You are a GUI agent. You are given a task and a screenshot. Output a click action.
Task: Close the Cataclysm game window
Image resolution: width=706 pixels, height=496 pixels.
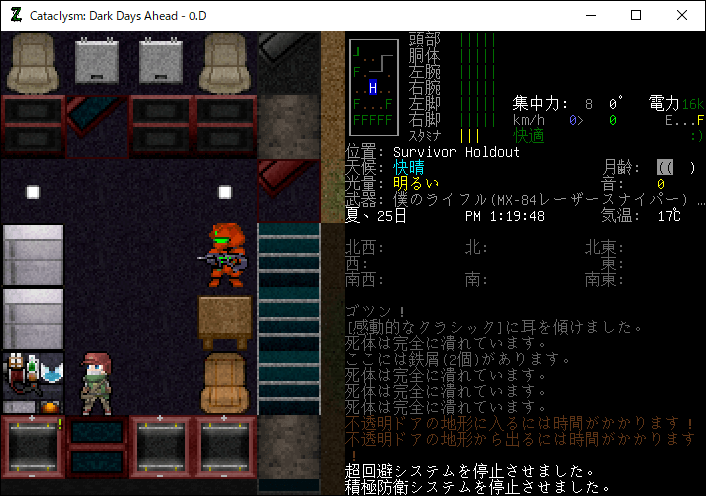tap(682, 15)
